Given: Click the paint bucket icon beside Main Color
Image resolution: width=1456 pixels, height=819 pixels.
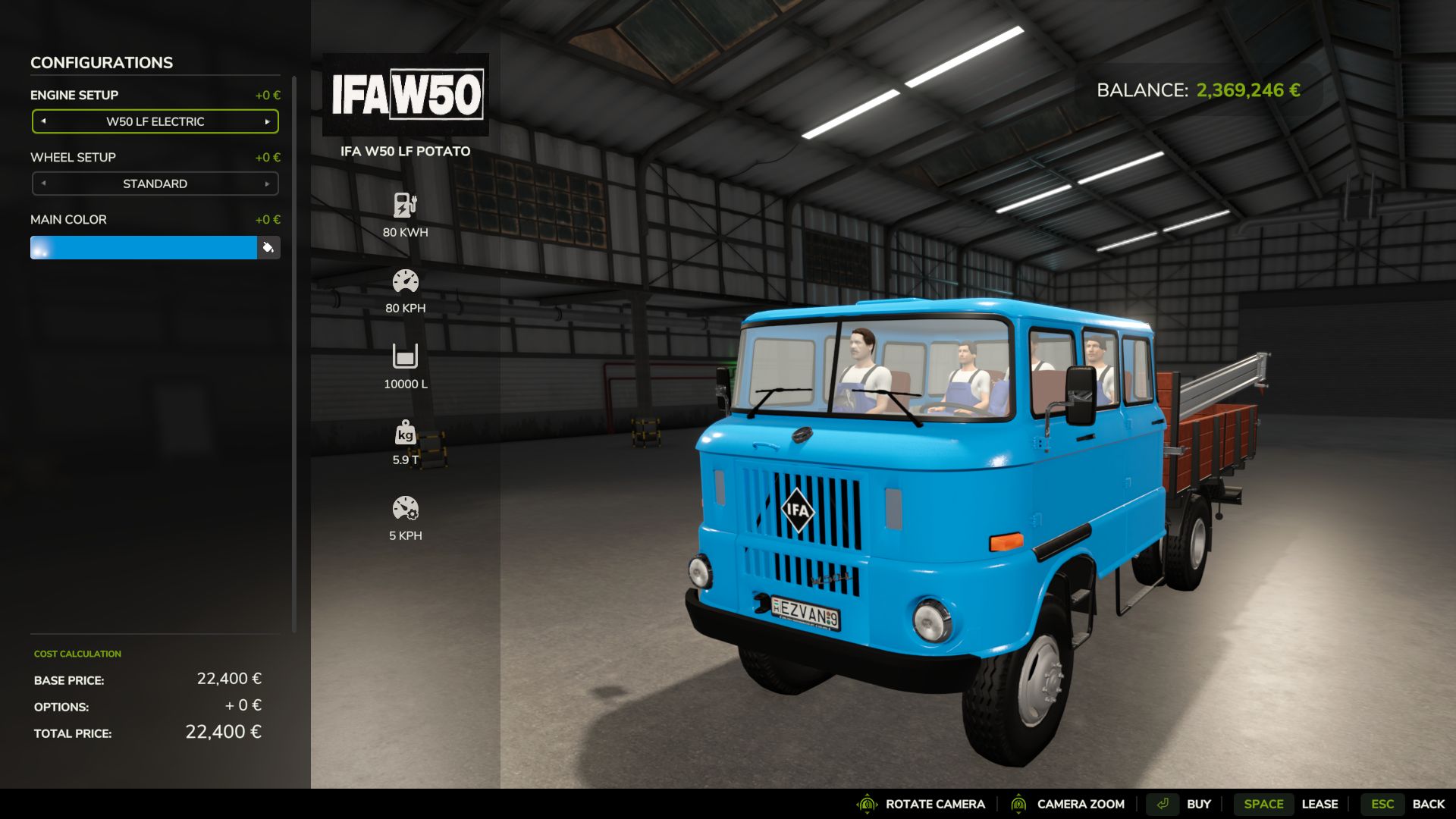Looking at the screenshot, I should pos(271,247).
